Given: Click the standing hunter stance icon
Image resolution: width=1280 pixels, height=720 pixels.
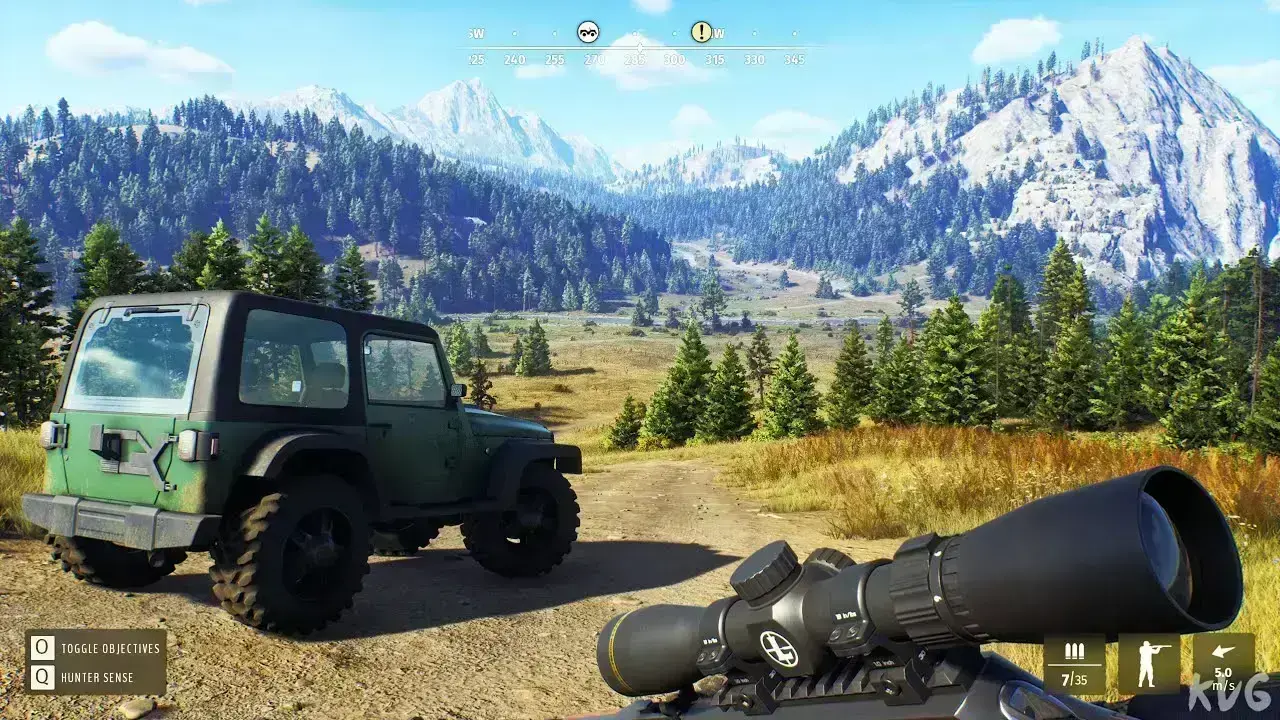Looking at the screenshot, I should click(x=1148, y=664).
